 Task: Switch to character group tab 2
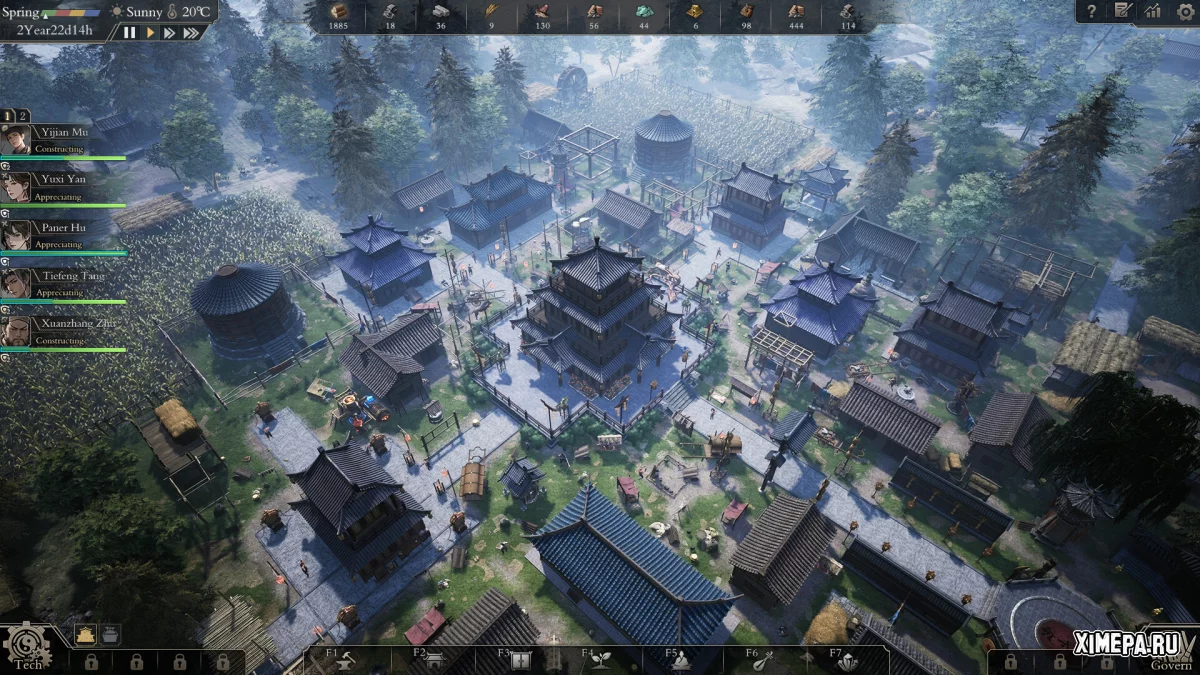tap(24, 116)
